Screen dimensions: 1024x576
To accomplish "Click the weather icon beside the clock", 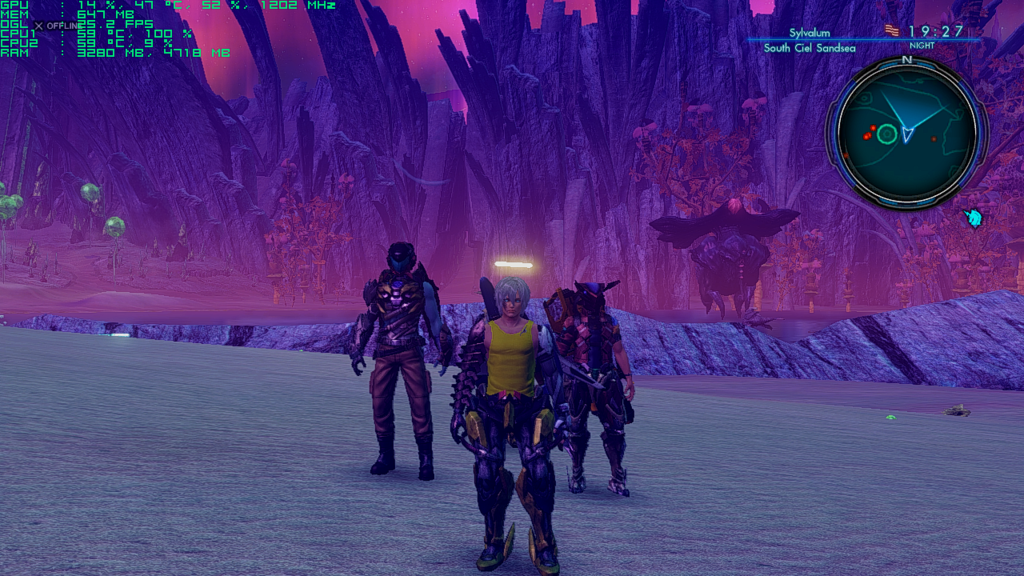I will [892, 31].
